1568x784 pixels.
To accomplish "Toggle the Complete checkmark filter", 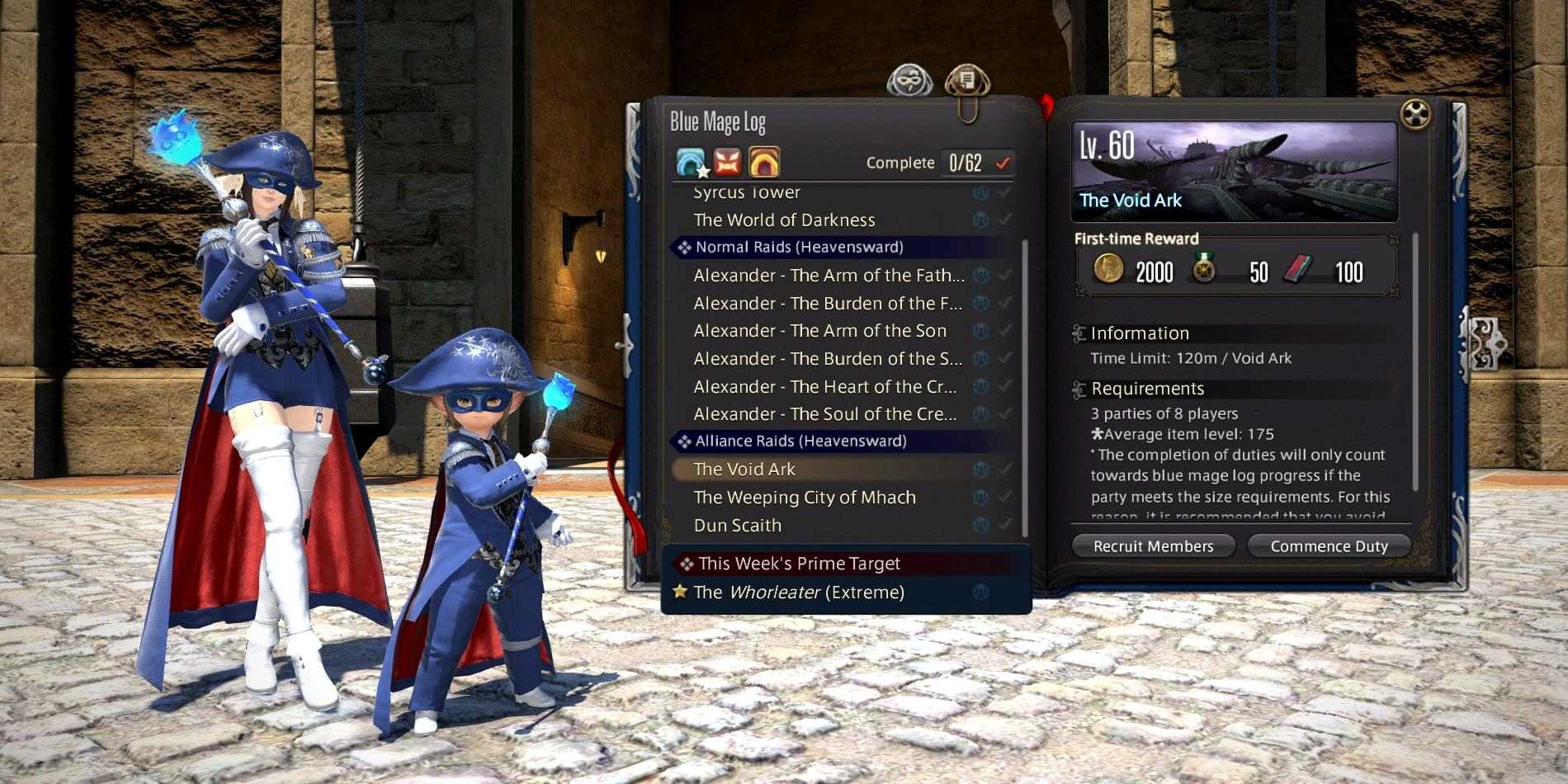I will (1003, 163).
